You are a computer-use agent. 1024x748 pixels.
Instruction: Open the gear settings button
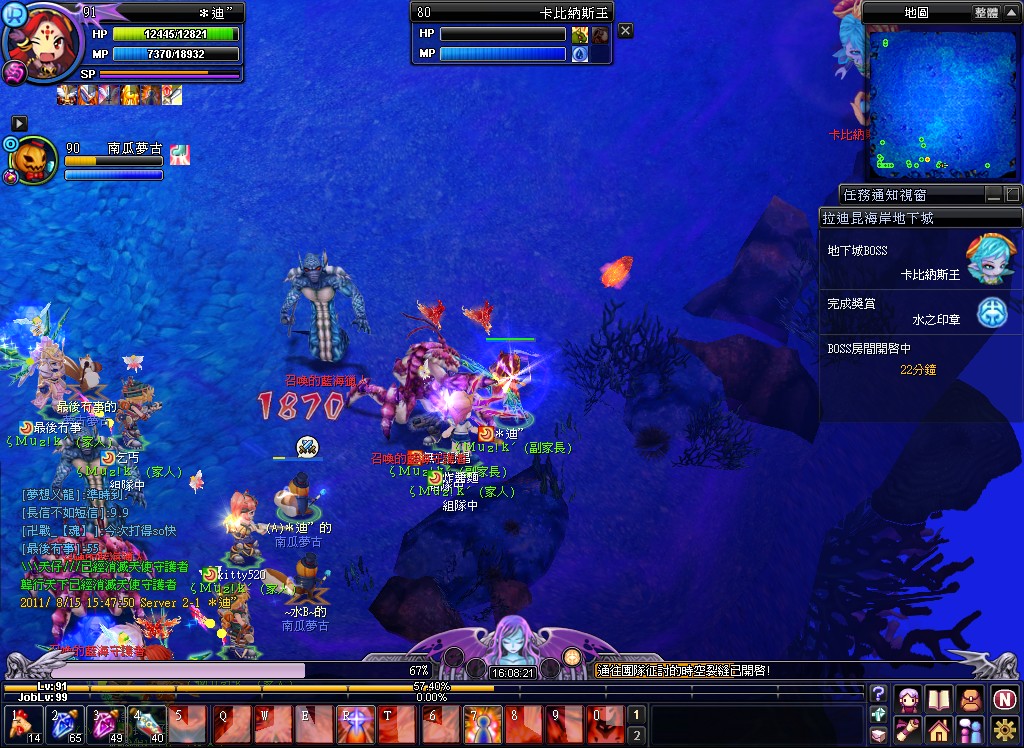[1004, 730]
